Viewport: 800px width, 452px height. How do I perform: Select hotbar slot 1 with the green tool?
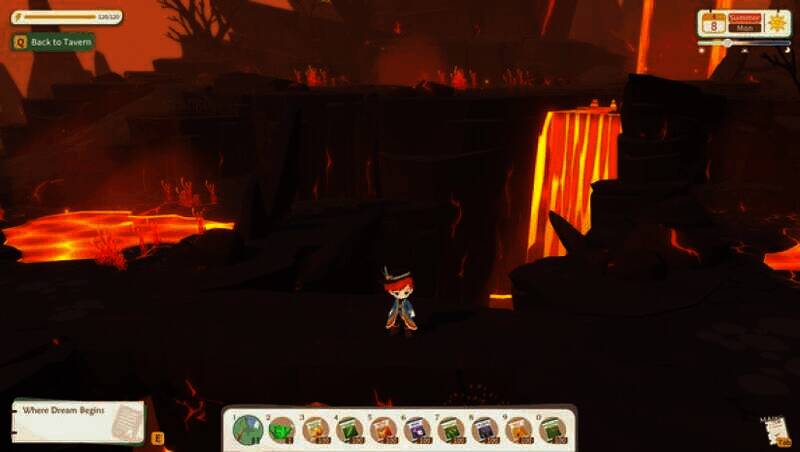point(247,430)
